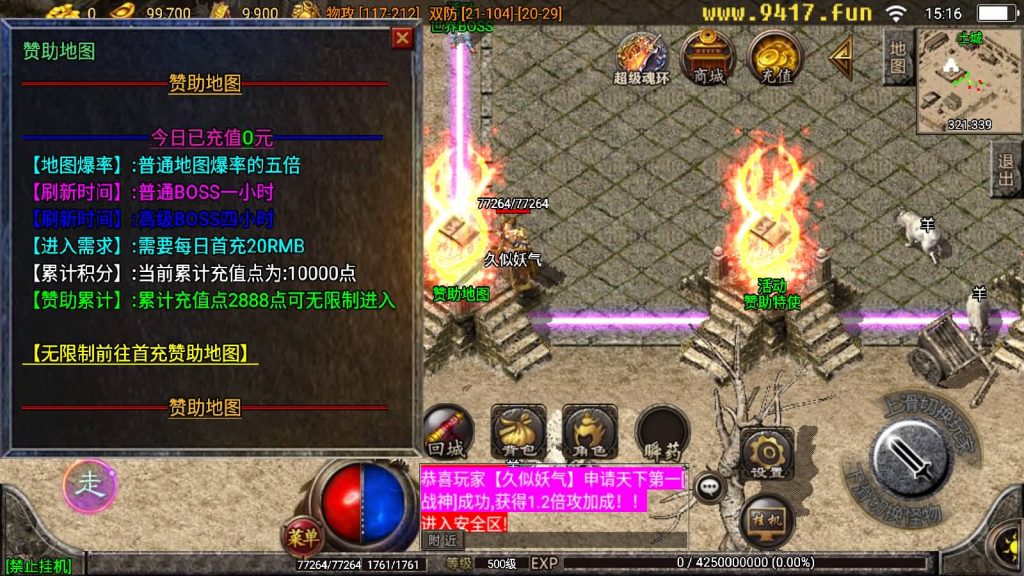Toggle the 走 walk mode orb

point(90,485)
